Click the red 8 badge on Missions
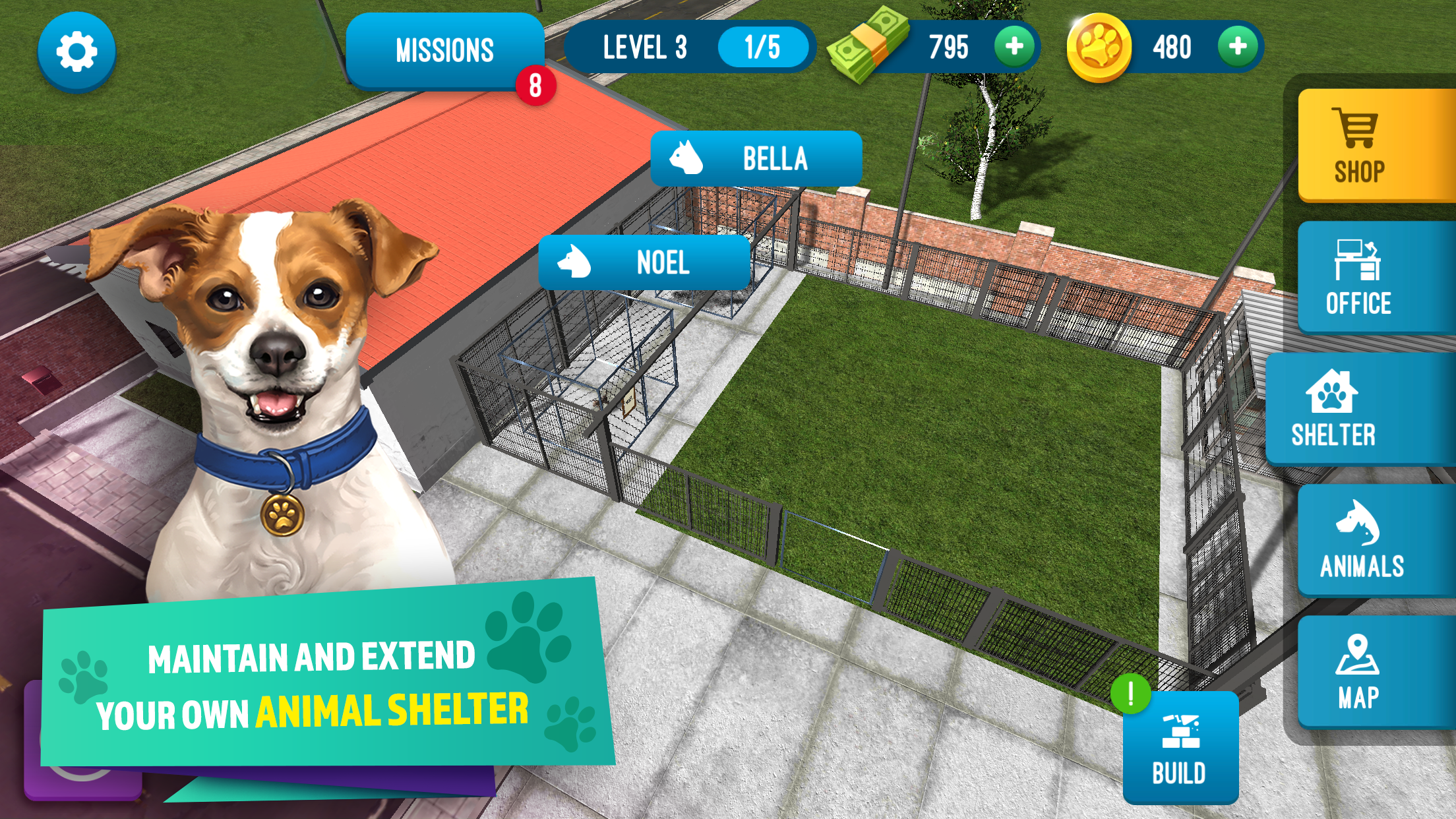The height and width of the screenshot is (819, 1456). (x=535, y=86)
